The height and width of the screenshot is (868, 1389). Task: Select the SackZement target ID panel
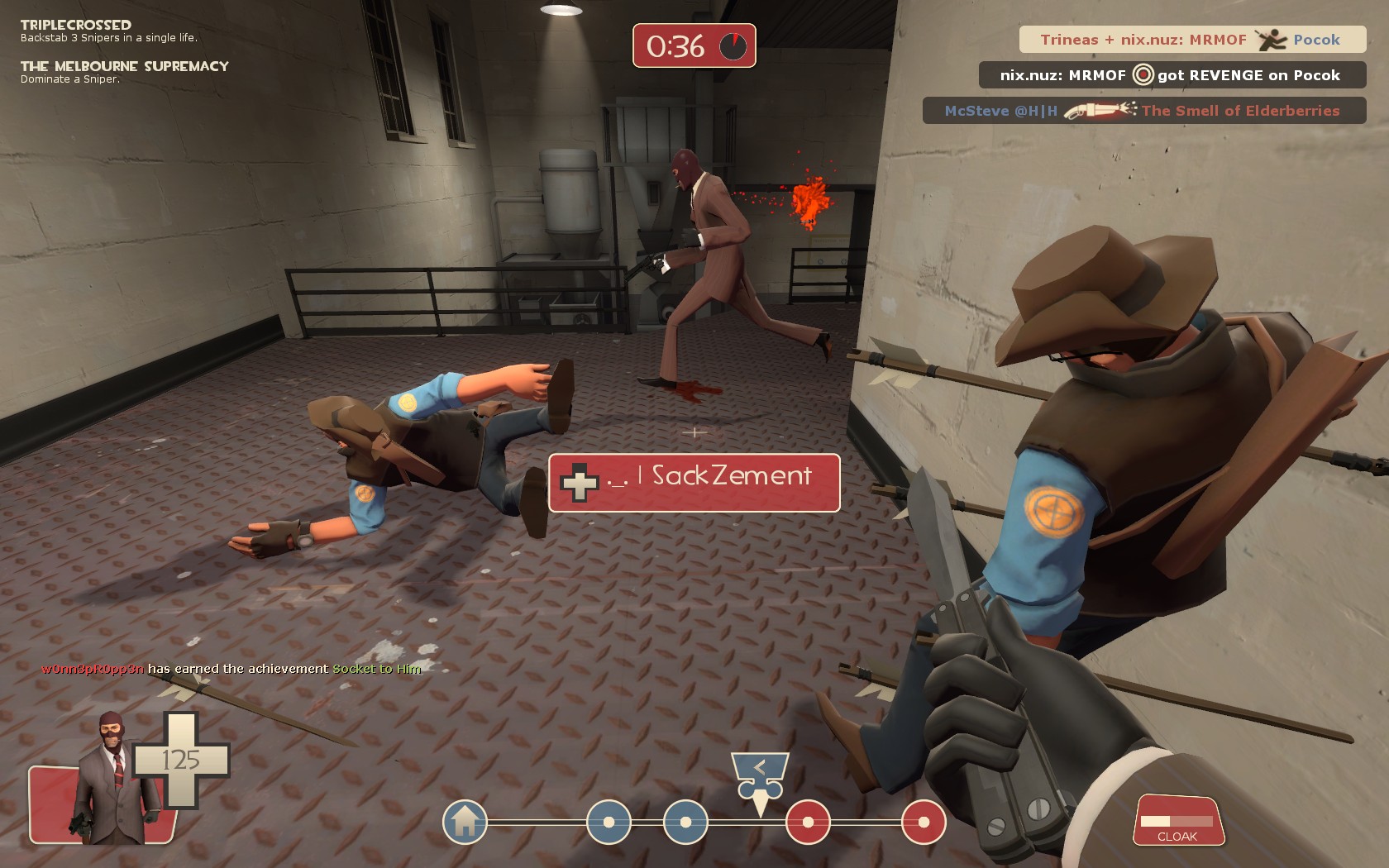coord(694,482)
